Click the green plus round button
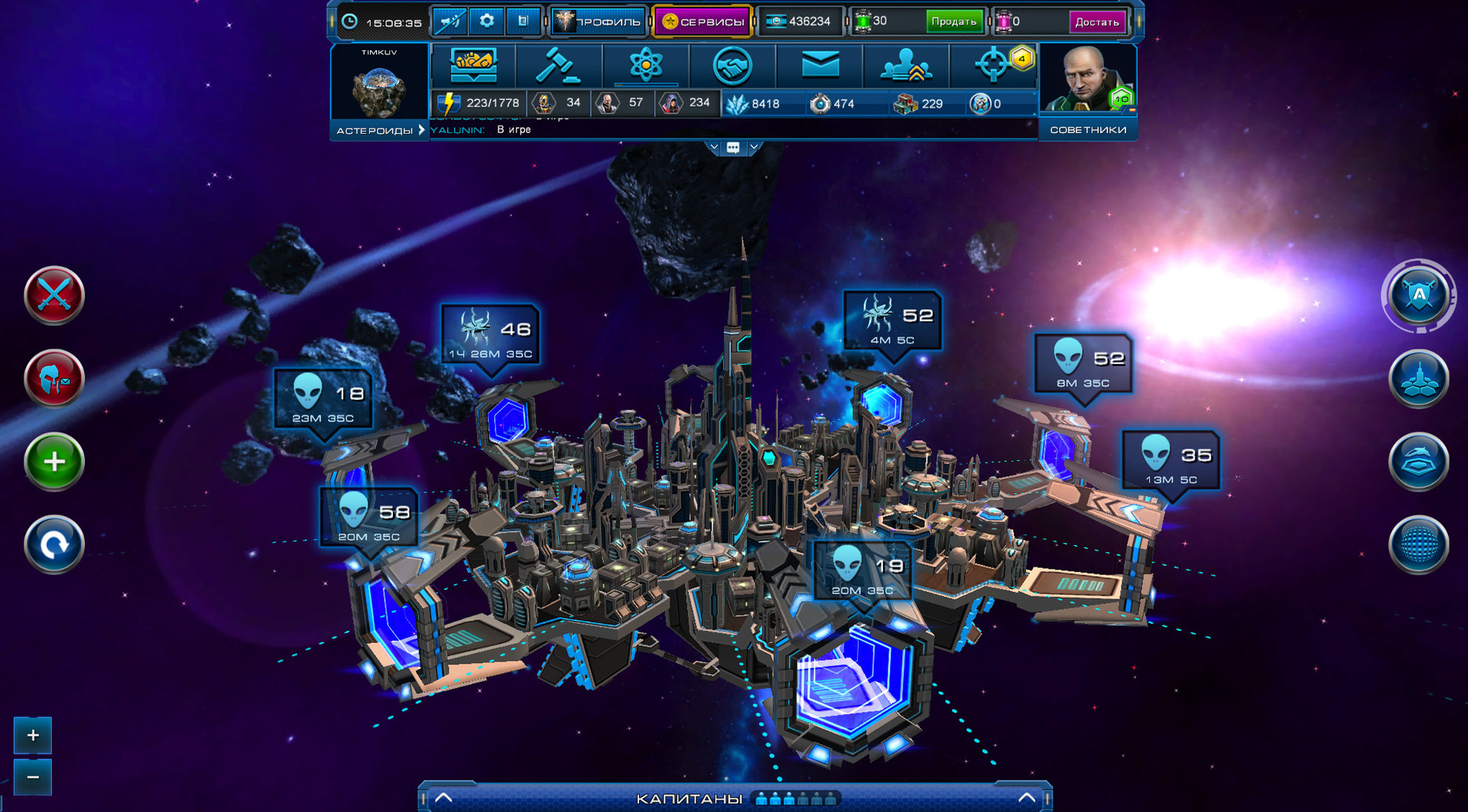 click(54, 461)
